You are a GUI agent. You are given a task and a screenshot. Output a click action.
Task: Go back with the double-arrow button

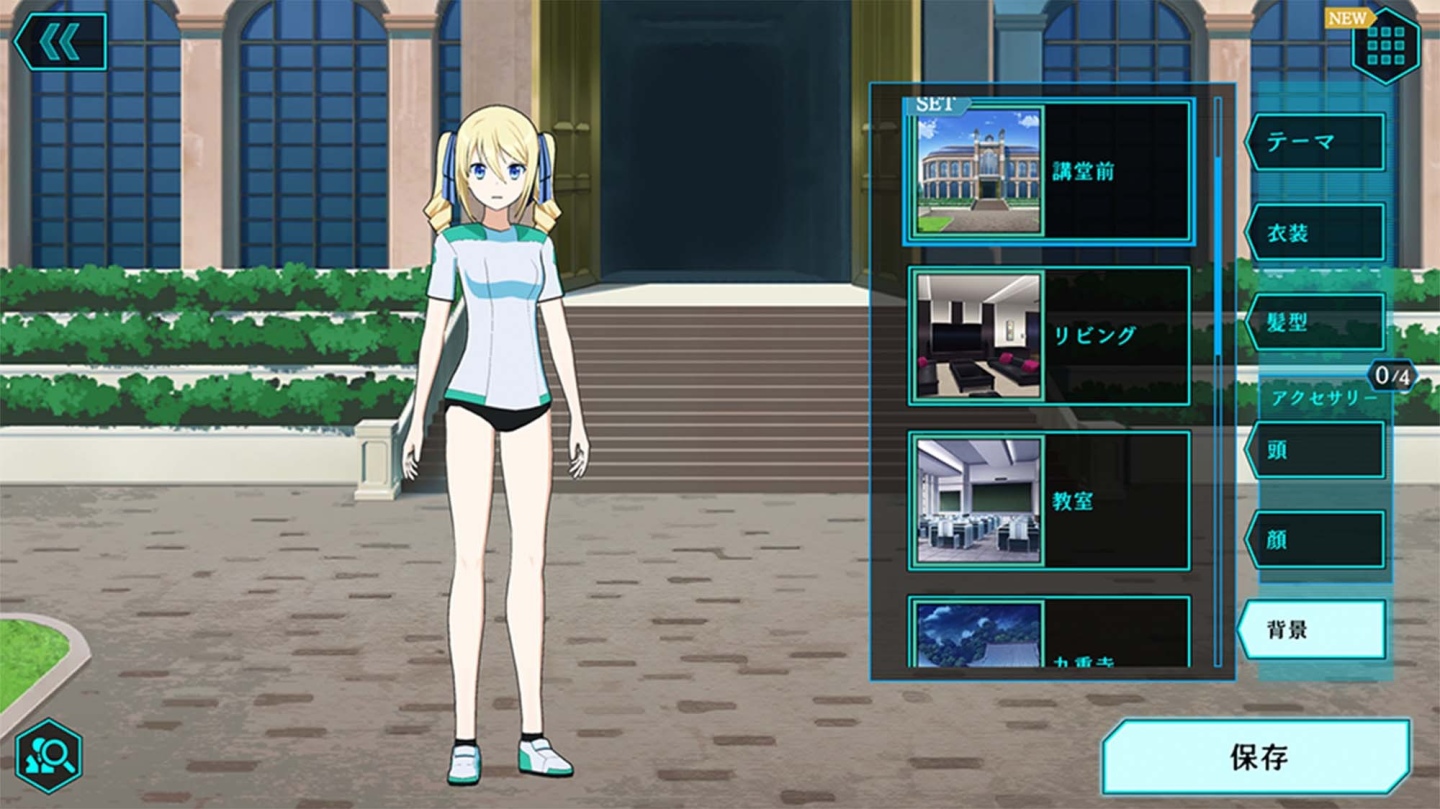(x=60, y=42)
